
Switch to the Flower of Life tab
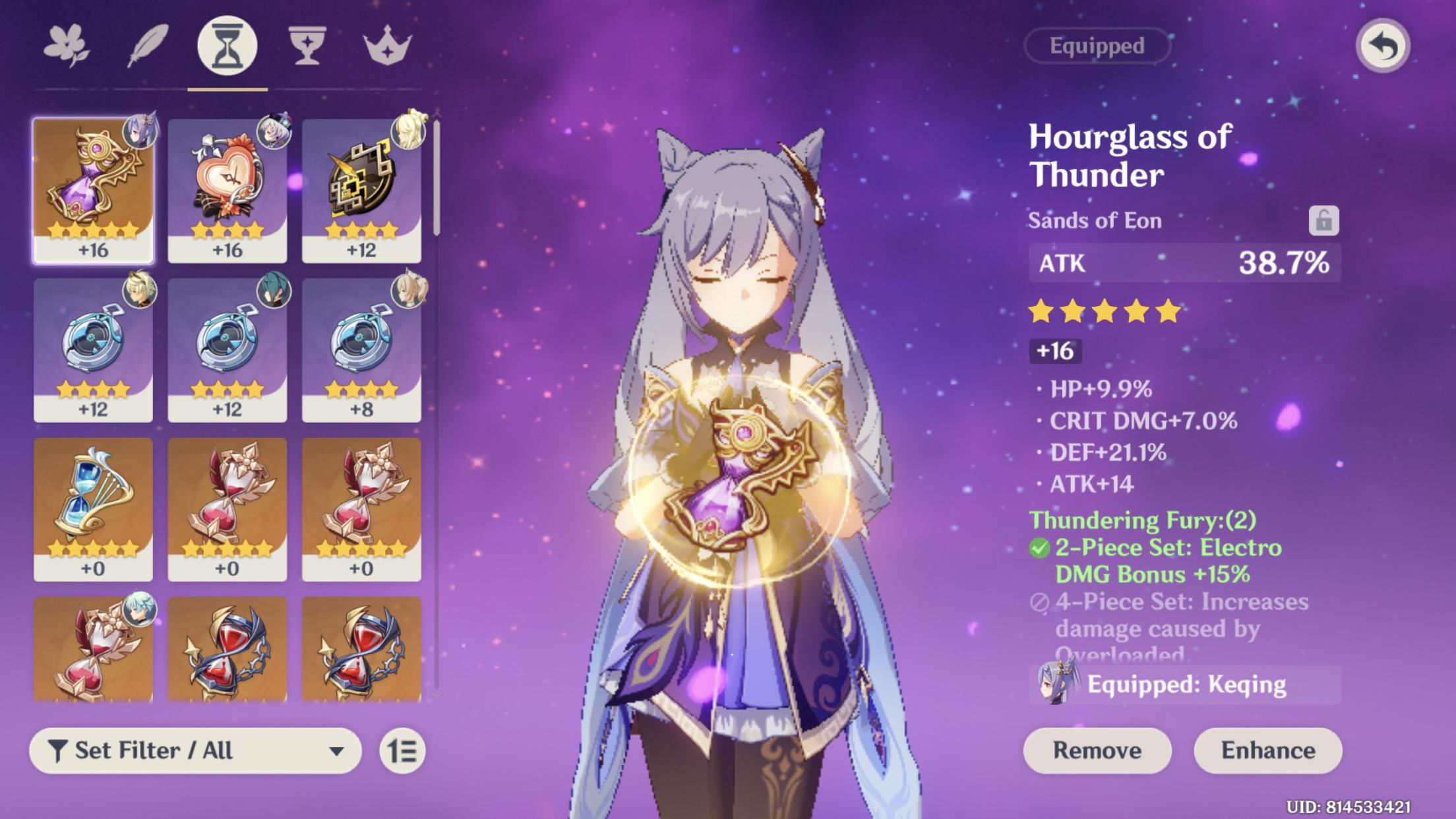(67, 46)
